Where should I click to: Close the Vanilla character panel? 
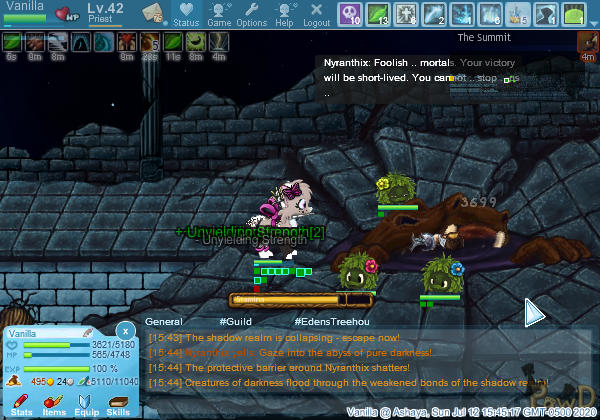pos(125,330)
